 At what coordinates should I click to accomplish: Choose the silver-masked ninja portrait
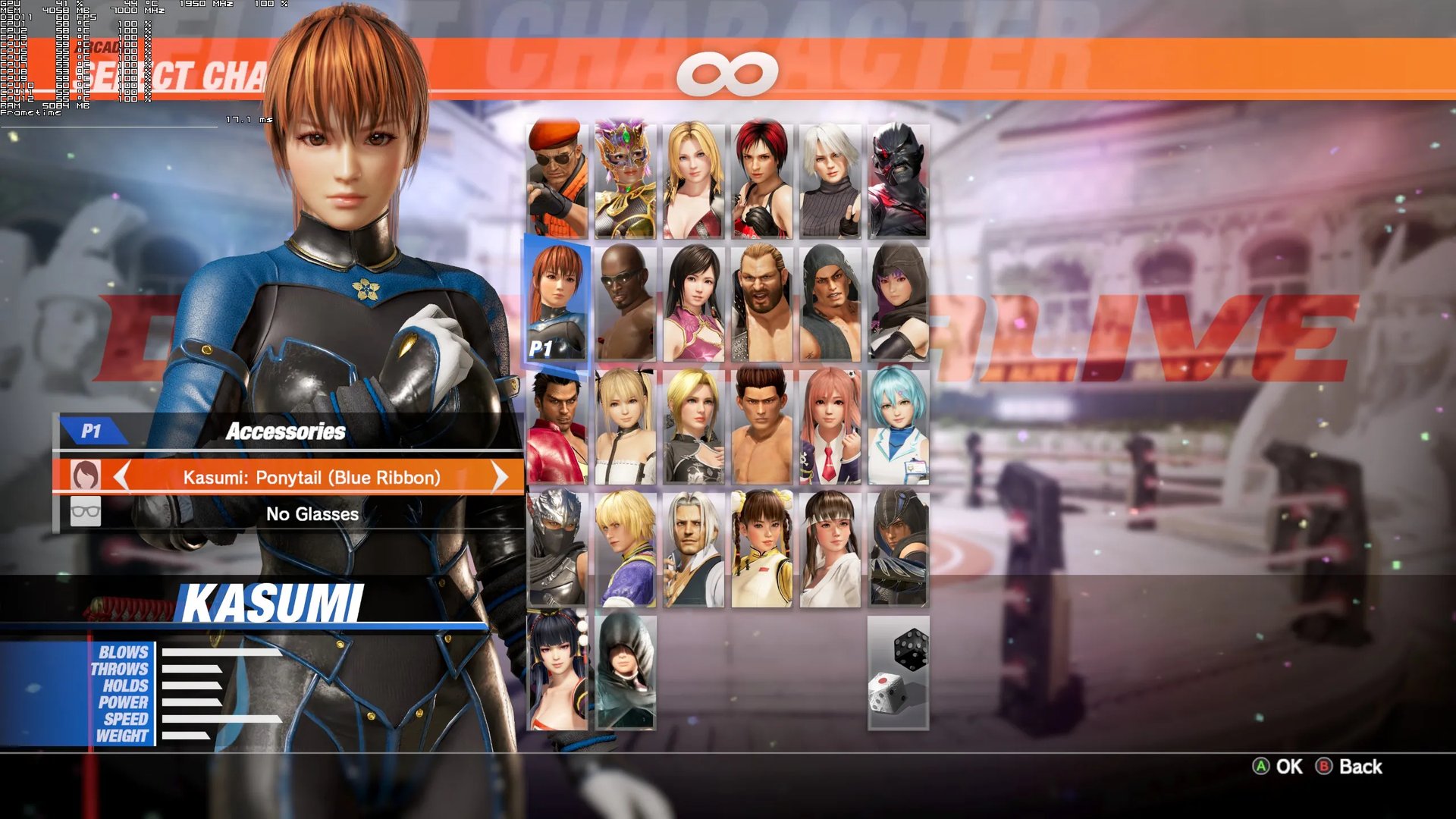(557, 549)
